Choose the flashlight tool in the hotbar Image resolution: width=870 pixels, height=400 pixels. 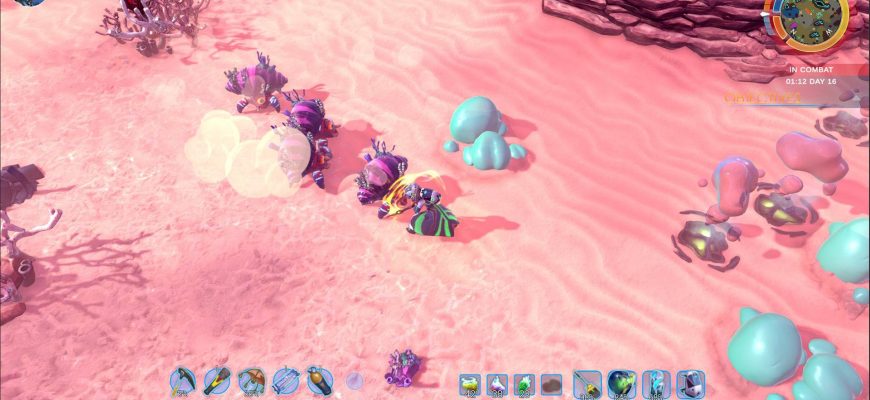point(217,380)
